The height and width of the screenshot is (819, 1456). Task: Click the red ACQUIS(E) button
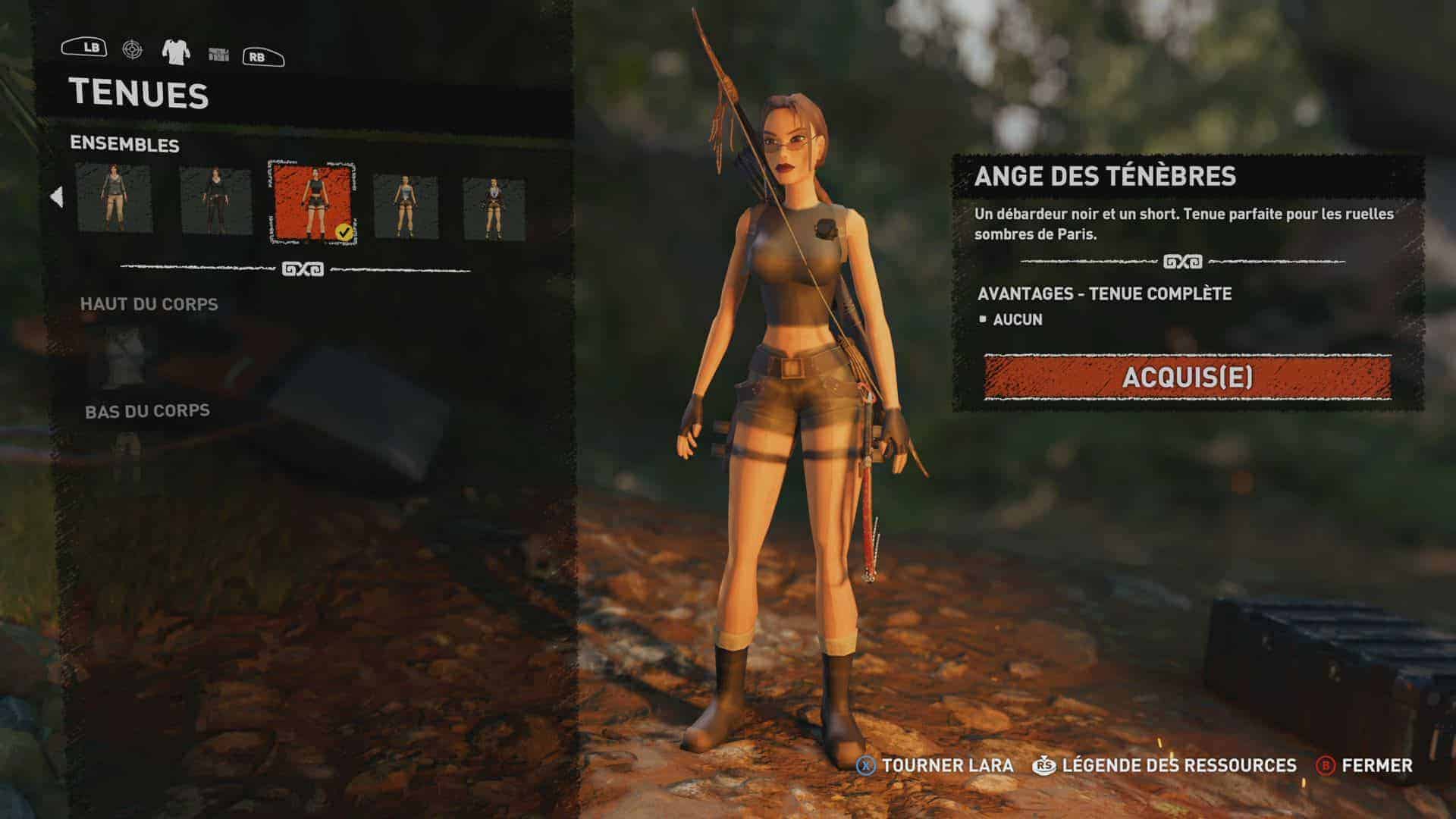coord(1187,377)
